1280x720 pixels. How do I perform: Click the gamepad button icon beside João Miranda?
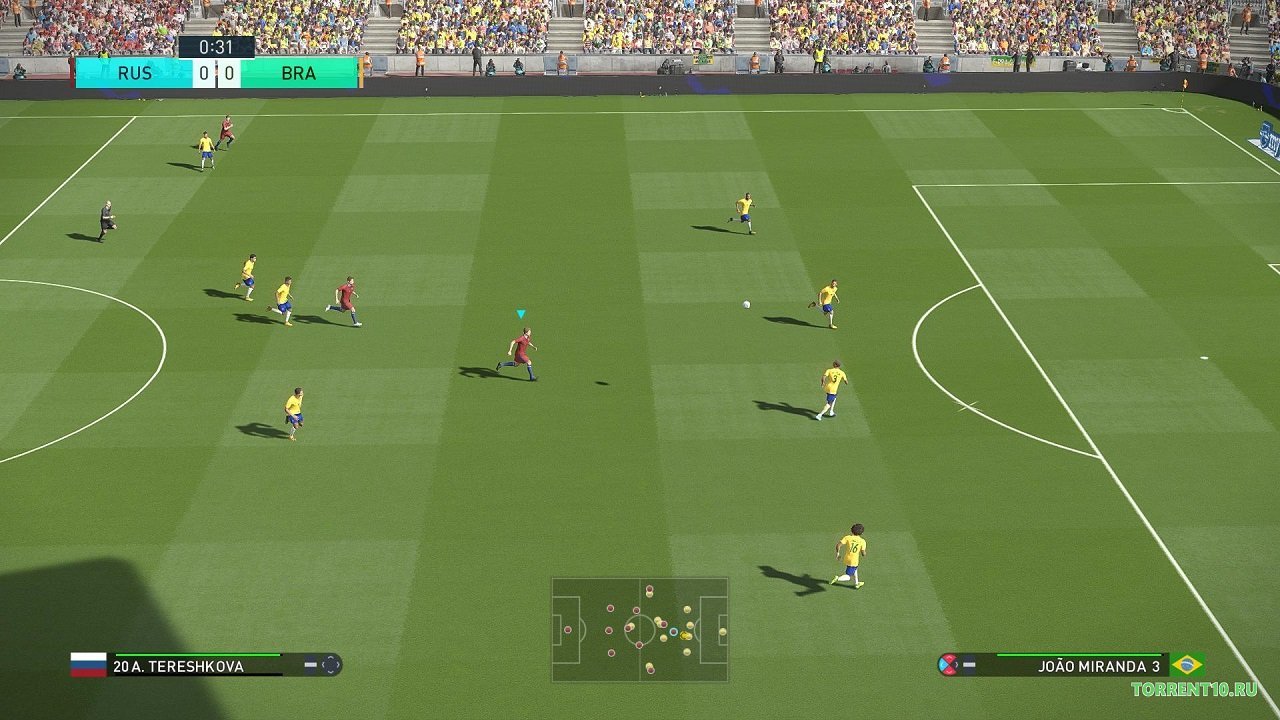[x=946, y=664]
